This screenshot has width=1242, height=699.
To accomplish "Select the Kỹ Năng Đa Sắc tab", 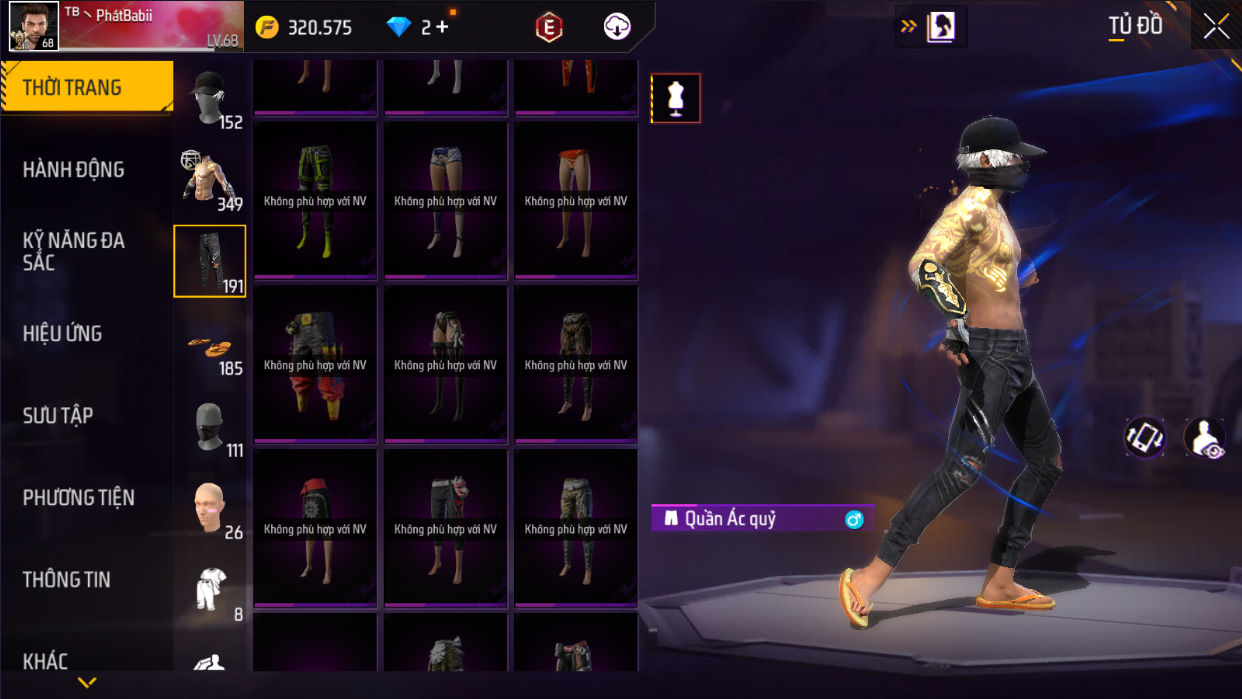I will coord(74,251).
